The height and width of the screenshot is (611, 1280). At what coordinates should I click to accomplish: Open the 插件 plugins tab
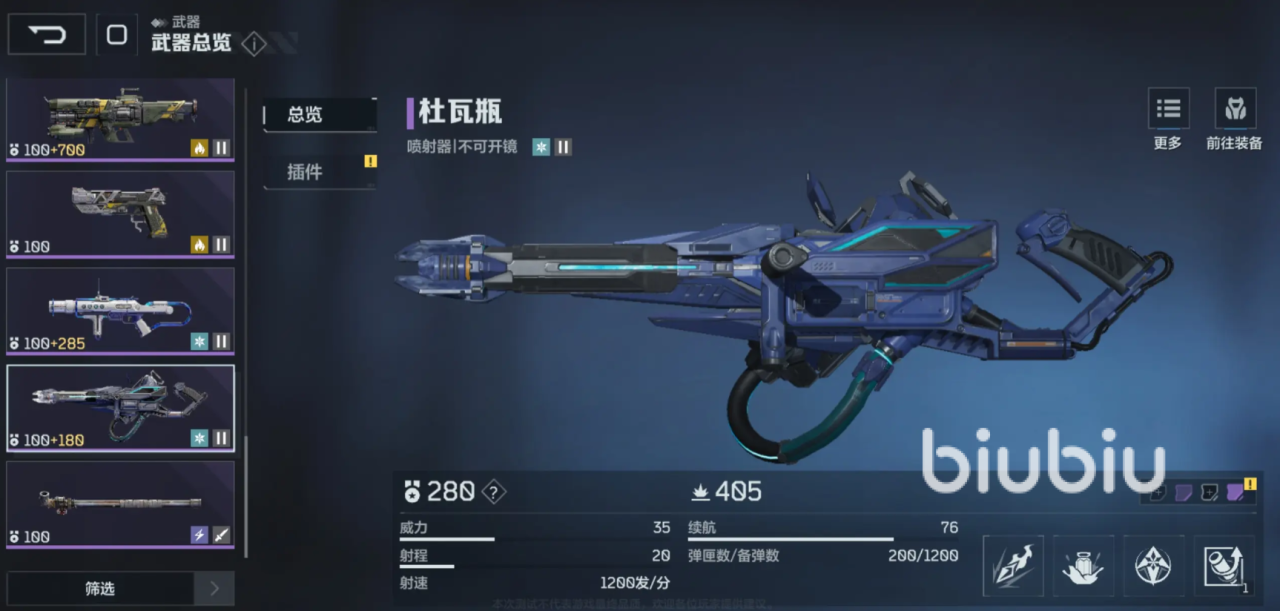click(318, 172)
